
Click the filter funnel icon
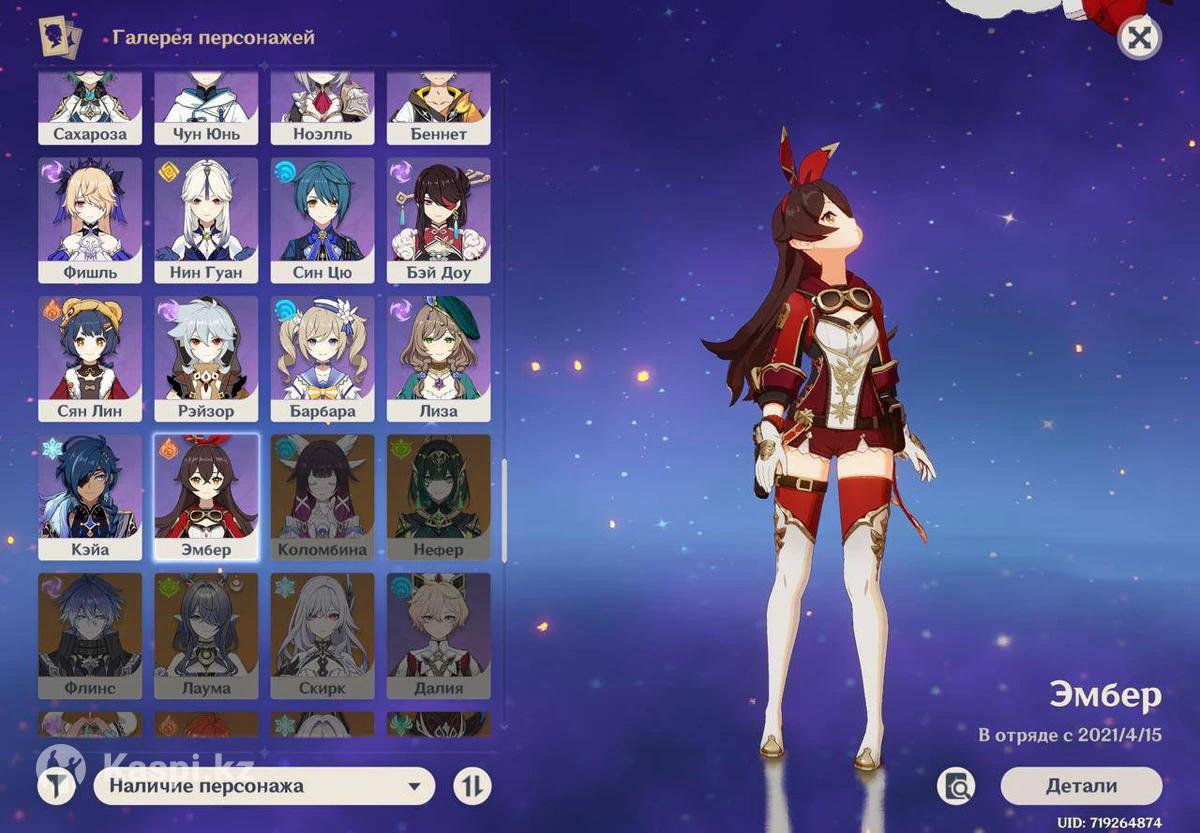[59, 786]
